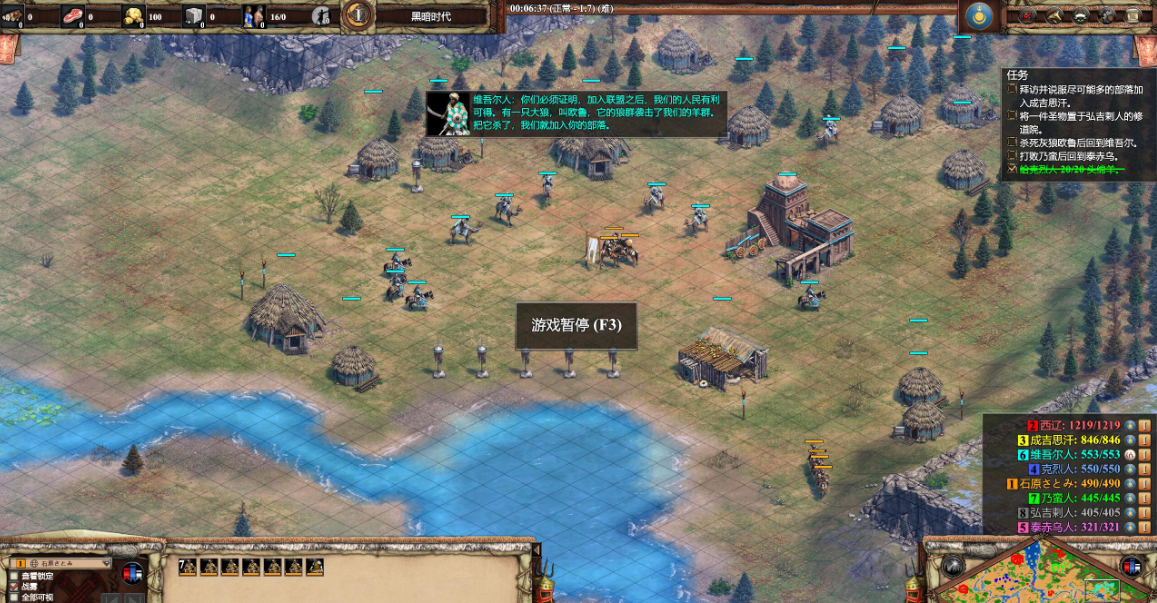
Task: Enable the 查看锁定 checkbox
Action: (x=13, y=577)
